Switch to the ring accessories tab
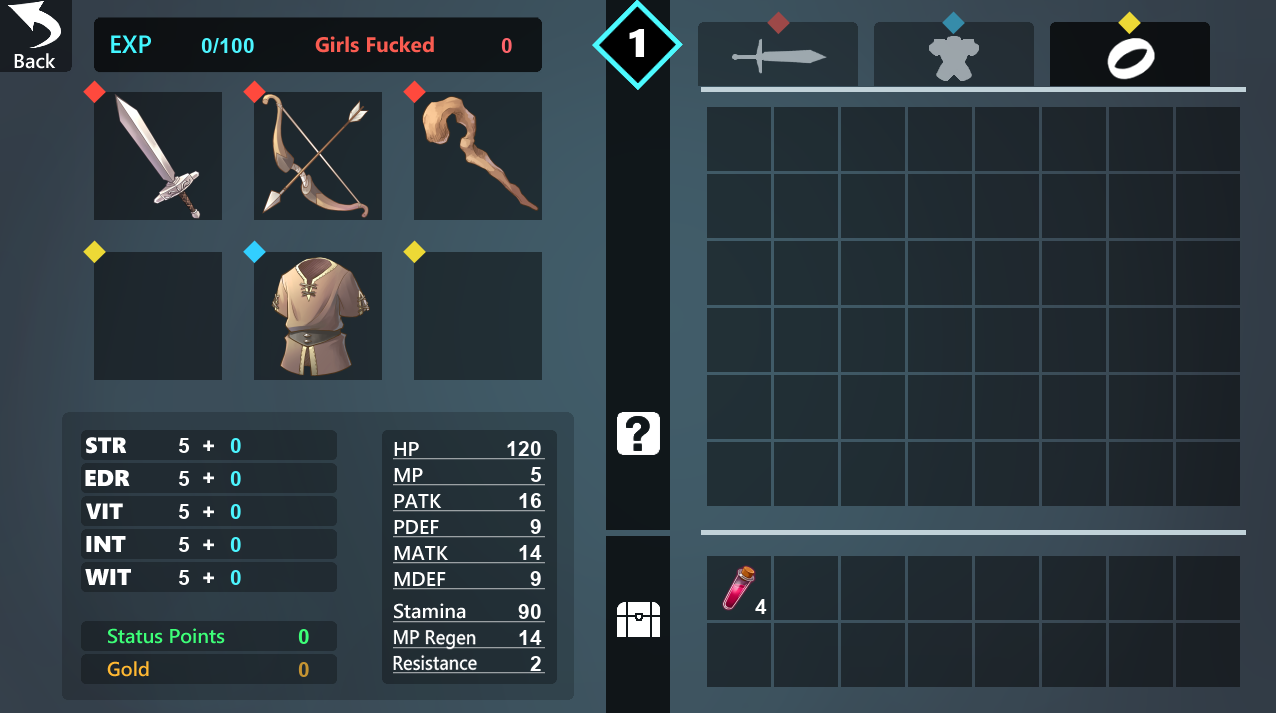Viewport: 1276px width, 713px height. click(x=1130, y=56)
